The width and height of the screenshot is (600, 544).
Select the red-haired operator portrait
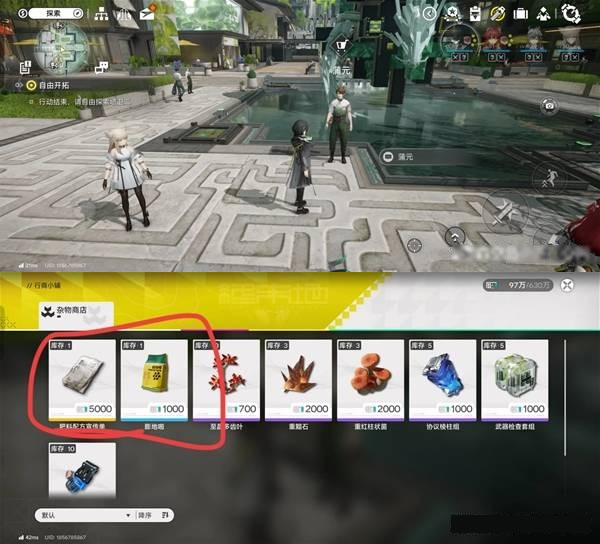491,40
